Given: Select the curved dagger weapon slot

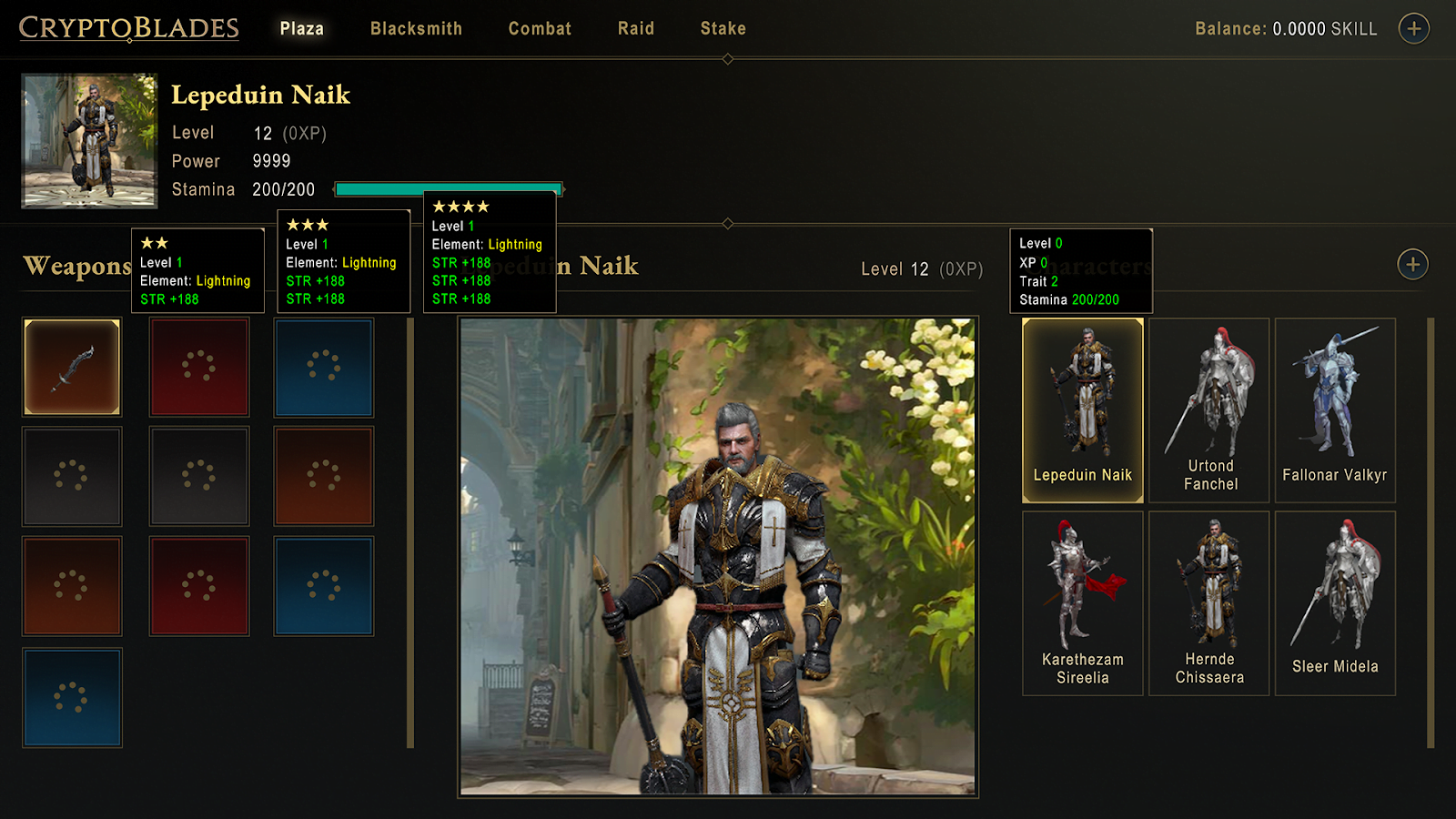Looking at the screenshot, I should point(72,367).
